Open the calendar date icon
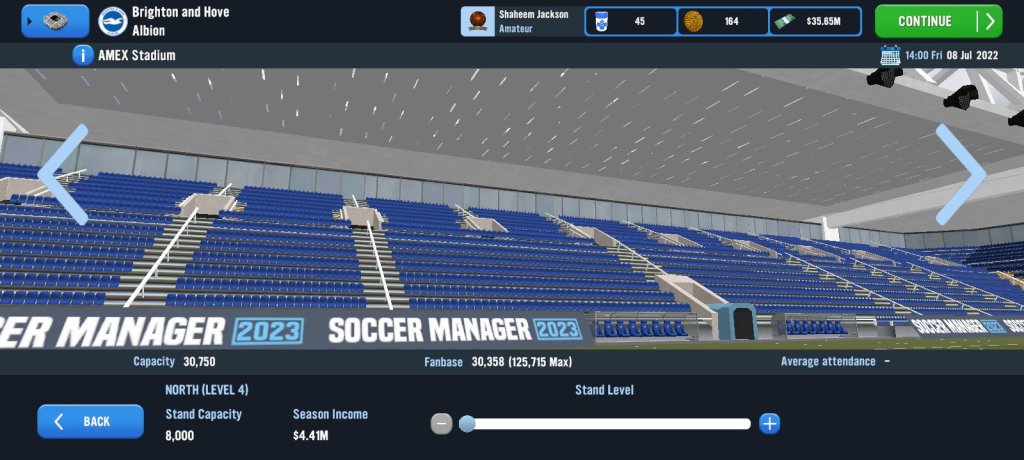The width and height of the screenshot is (1024, 460). (889, 55)
